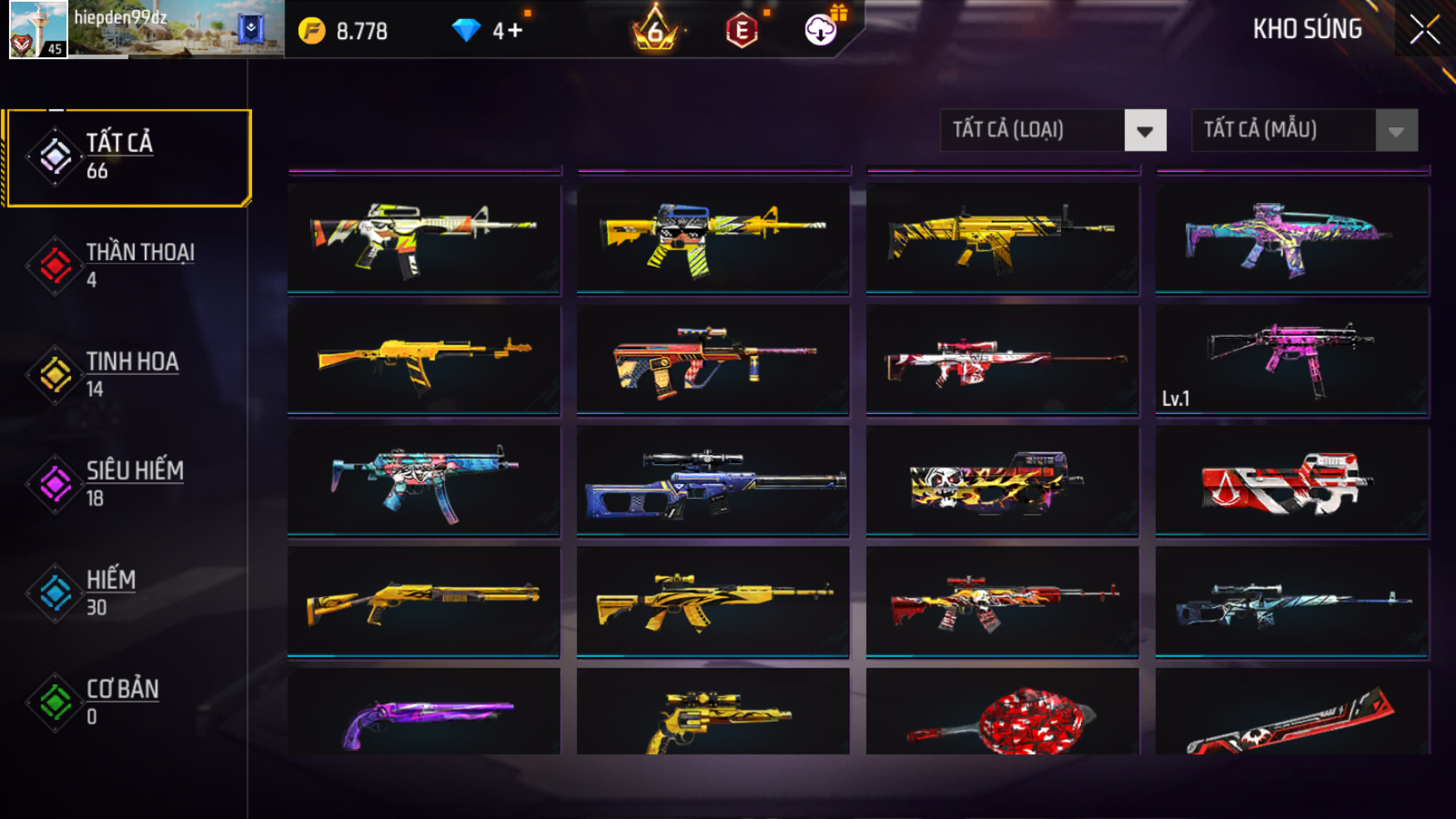Select the red crystal frying pan skin

click(1002, 717)
